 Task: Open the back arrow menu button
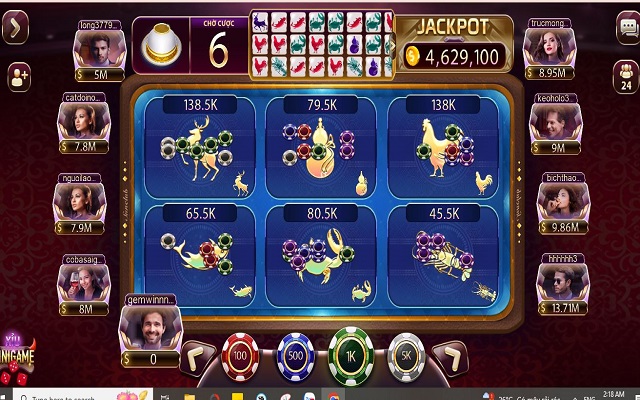(16, 28)
